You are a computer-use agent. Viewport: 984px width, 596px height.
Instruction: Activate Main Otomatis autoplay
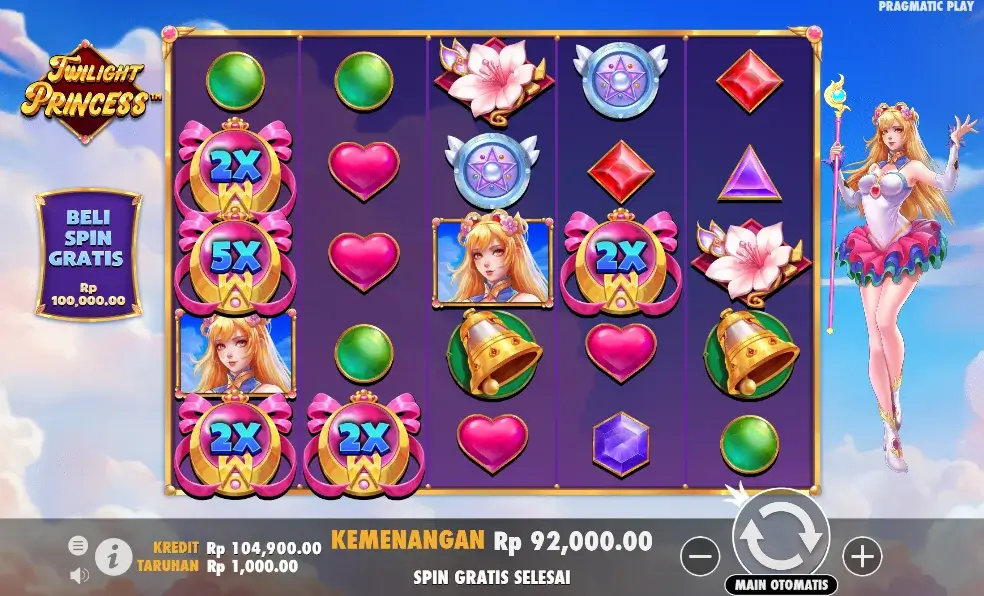[781, 585]
